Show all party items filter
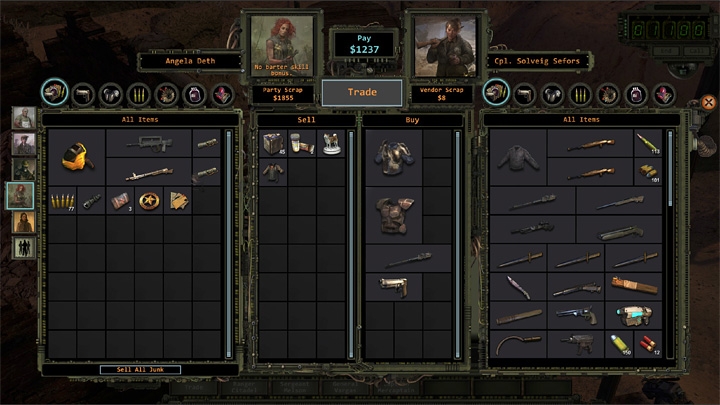 click(x=54, y=93)
